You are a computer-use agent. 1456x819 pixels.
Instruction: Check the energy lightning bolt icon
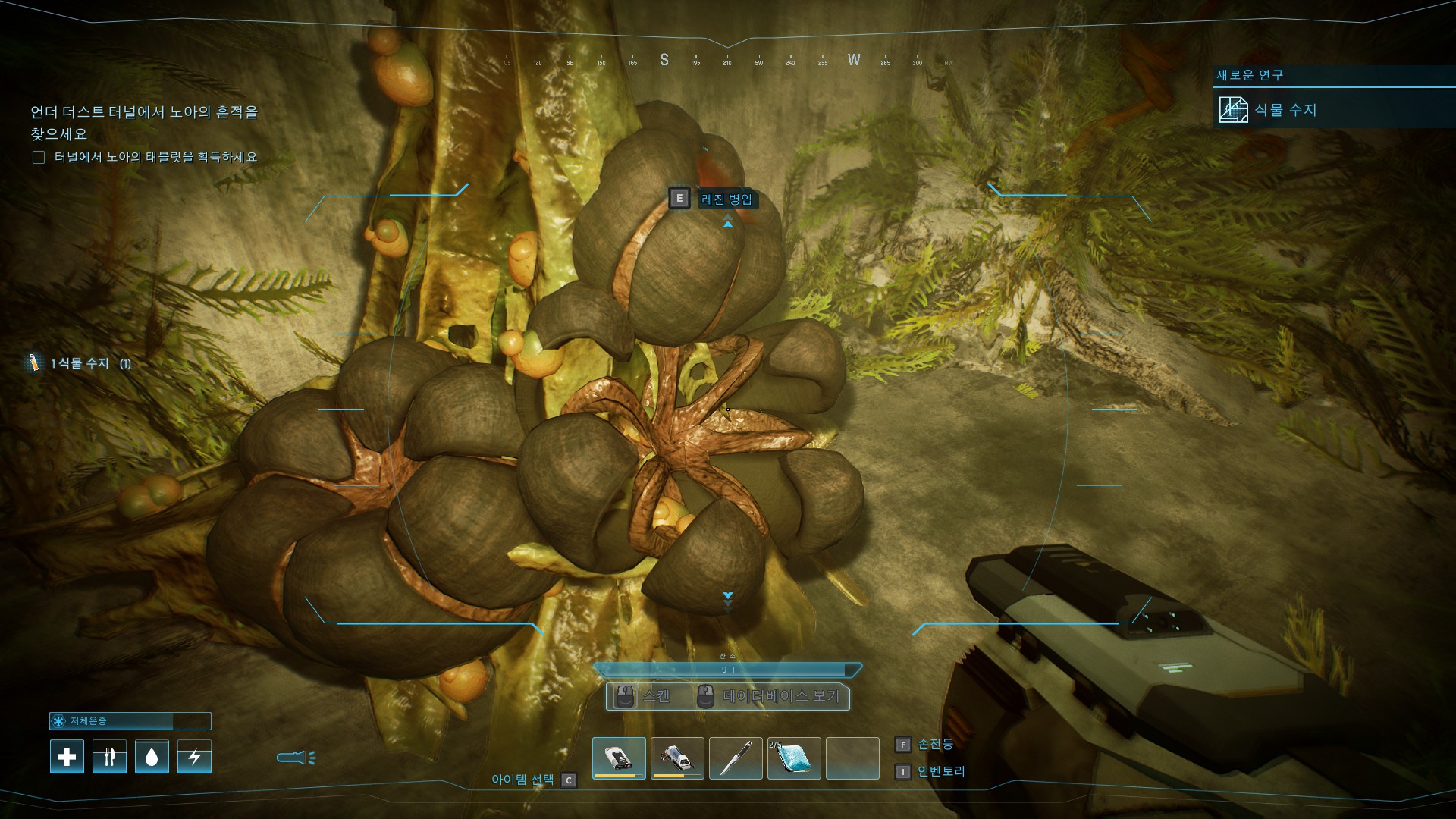coord(194,757)
